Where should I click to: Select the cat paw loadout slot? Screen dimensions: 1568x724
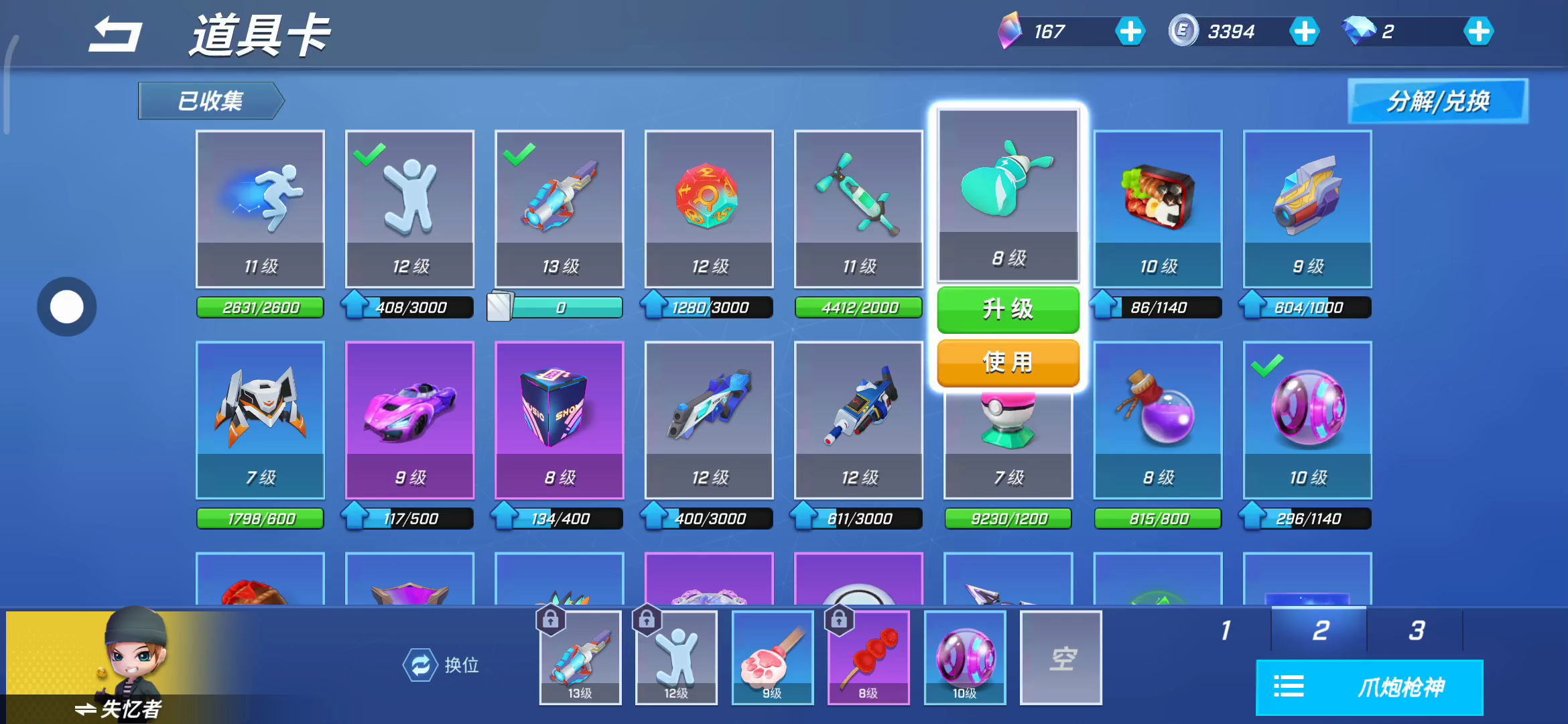tap(773, 658)
